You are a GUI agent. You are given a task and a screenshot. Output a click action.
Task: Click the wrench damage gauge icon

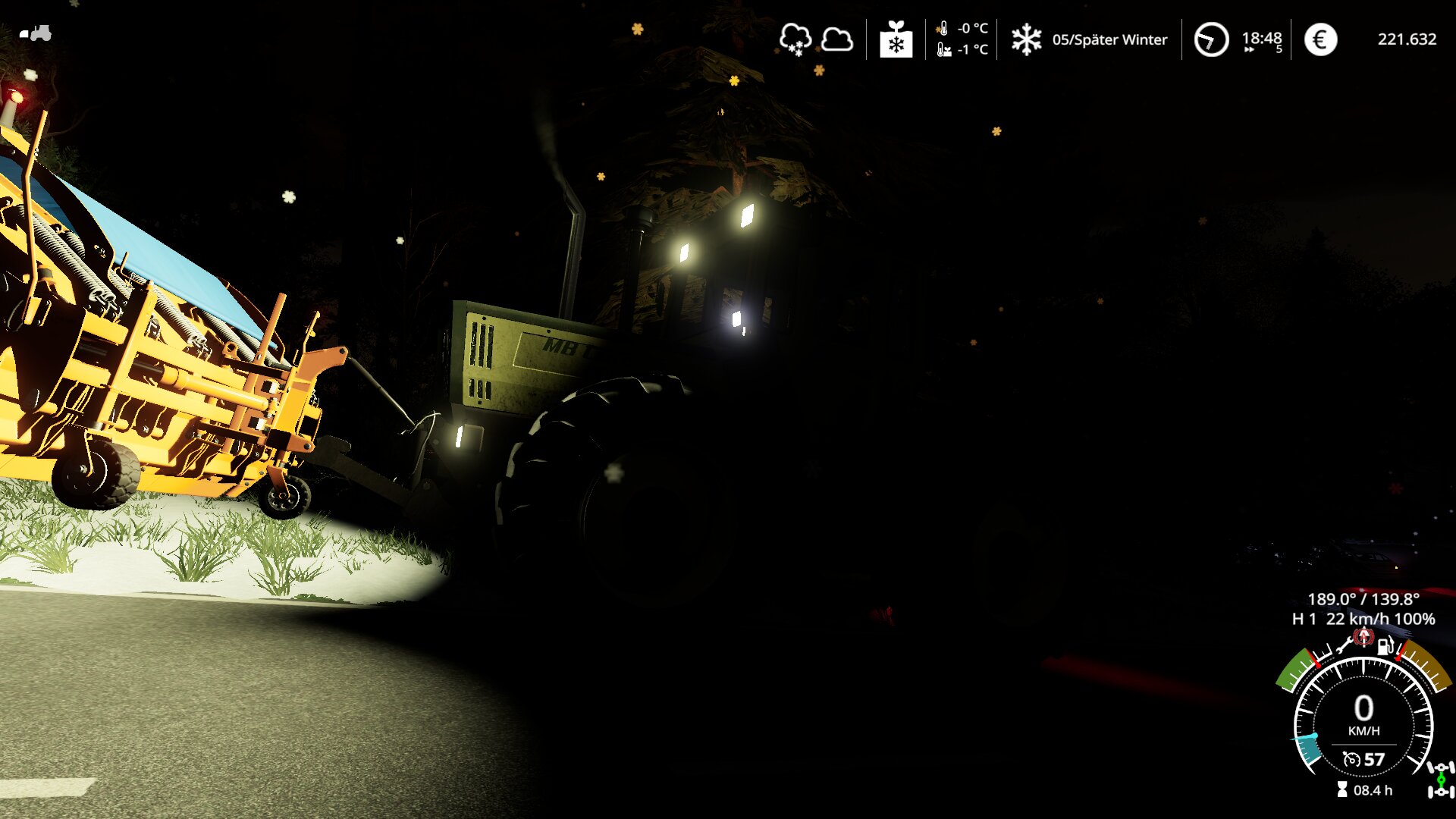pos(1344,646)
